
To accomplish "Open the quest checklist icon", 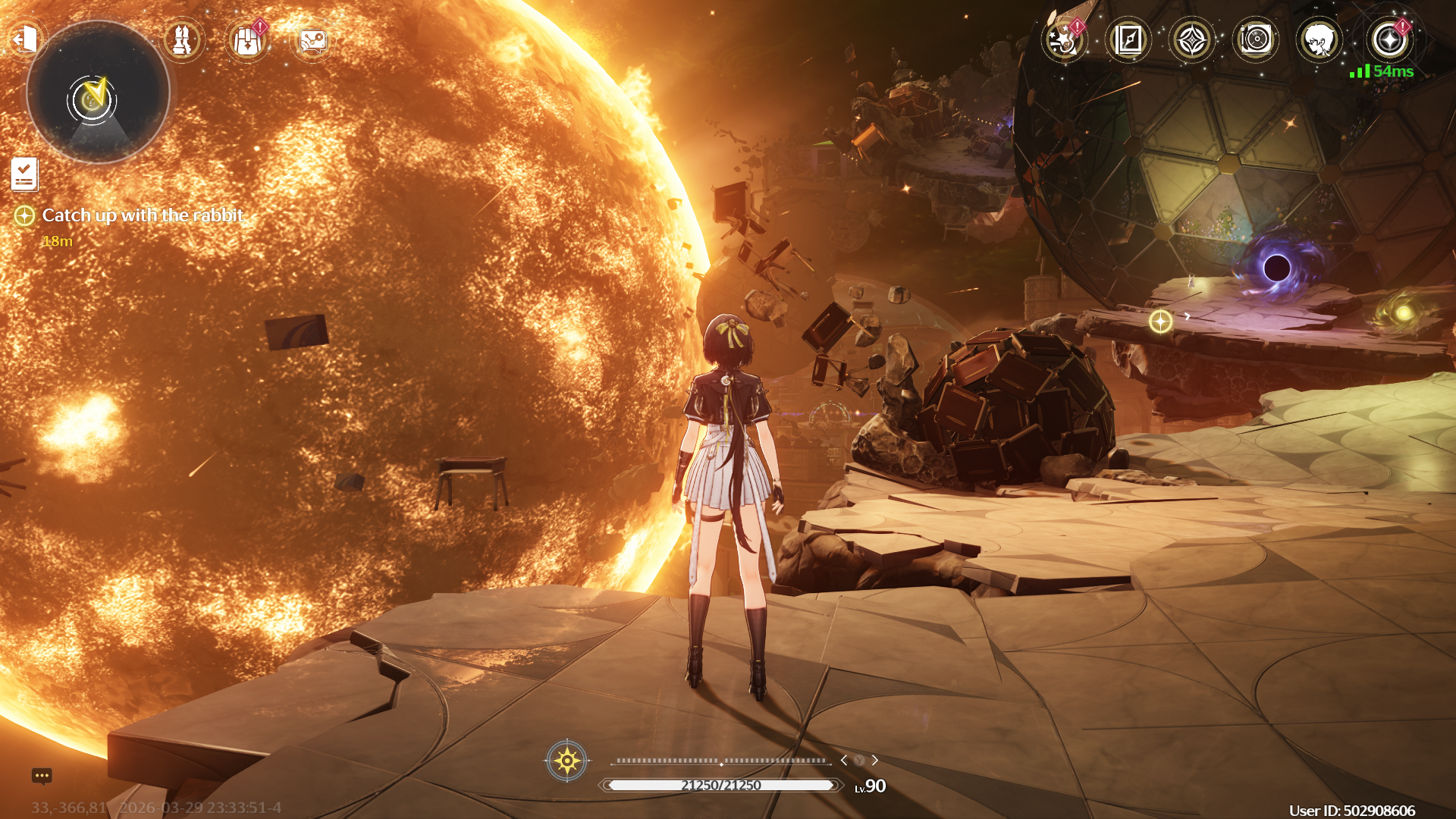I will pyautogui.click(x=24, y=174).
